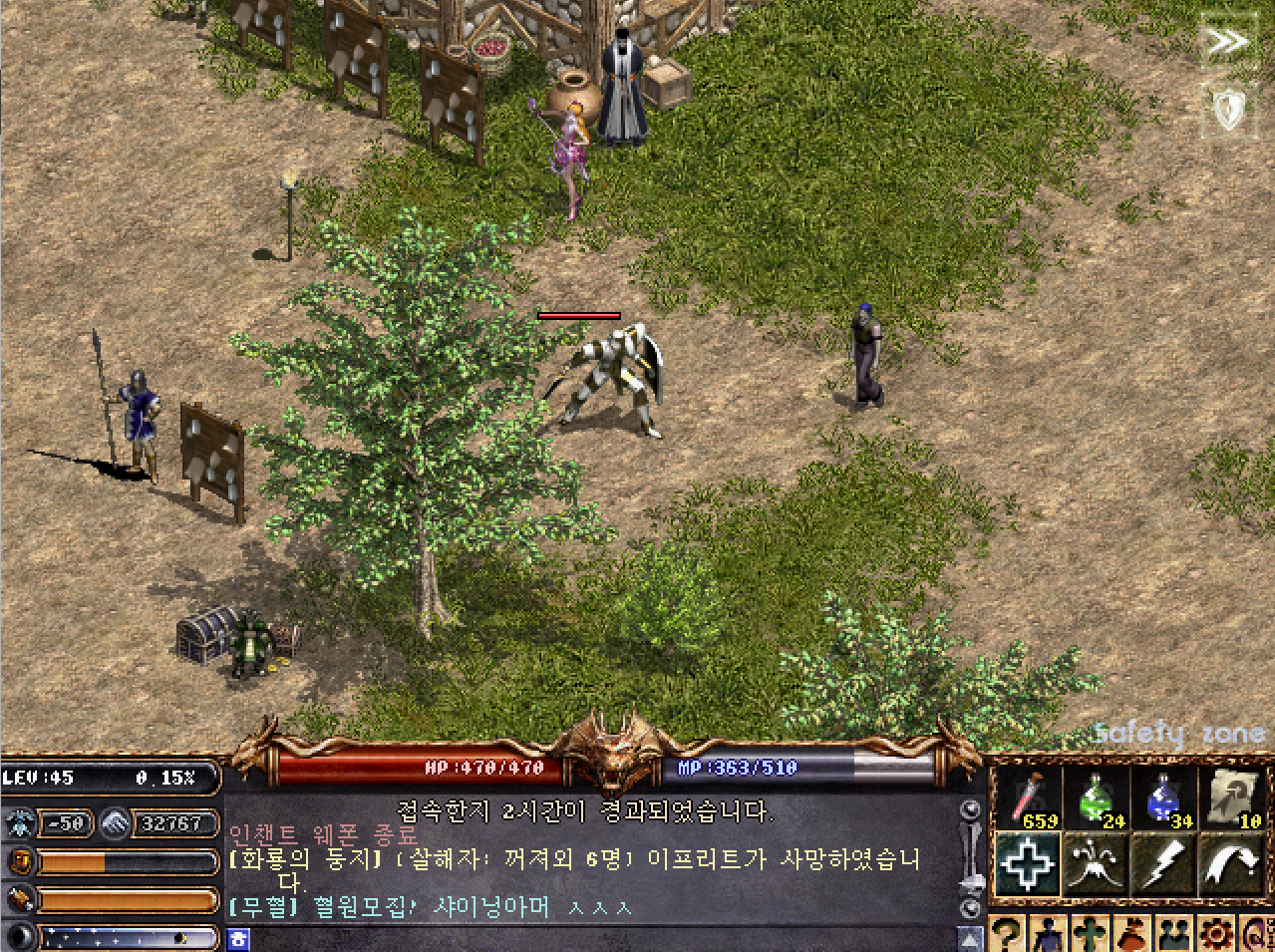Image resolution: width=1275 pixels, height=952 pixels.
Task: Click the purple swirl menu icon
Action: pyautogui.click(x=1258, y=935)
